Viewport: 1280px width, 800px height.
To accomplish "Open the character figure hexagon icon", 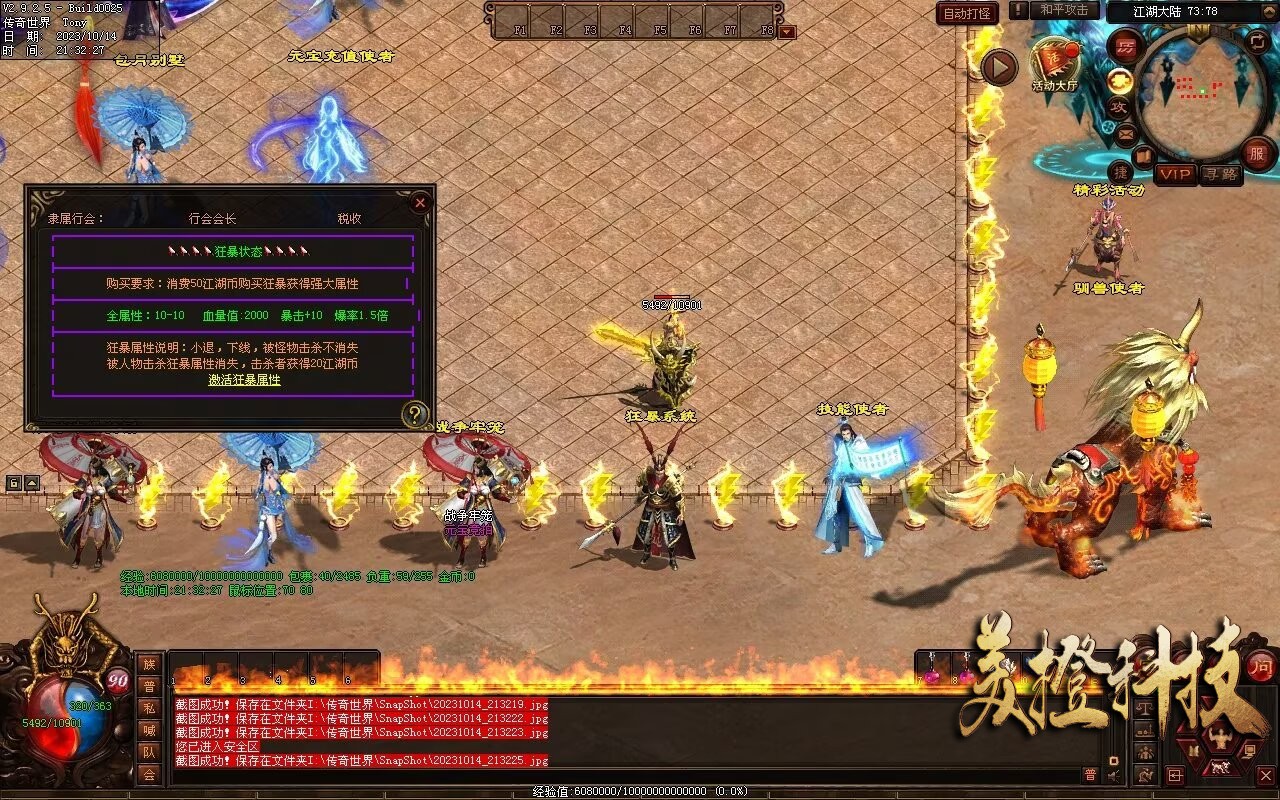I will click(1220, 739).
